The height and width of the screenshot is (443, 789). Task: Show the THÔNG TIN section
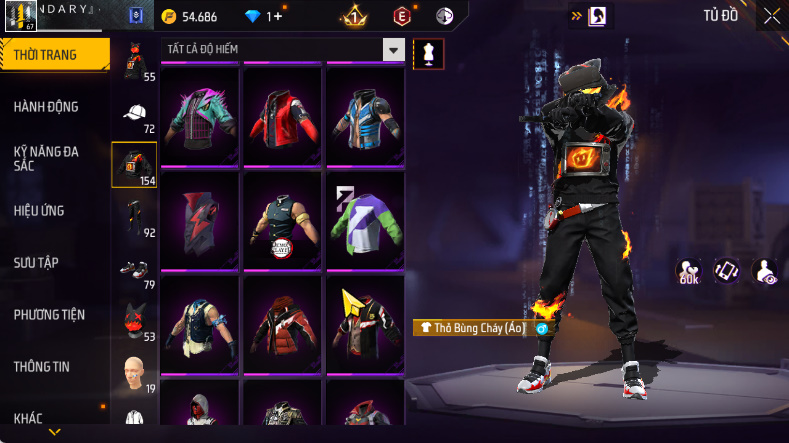tap(42, 366)
